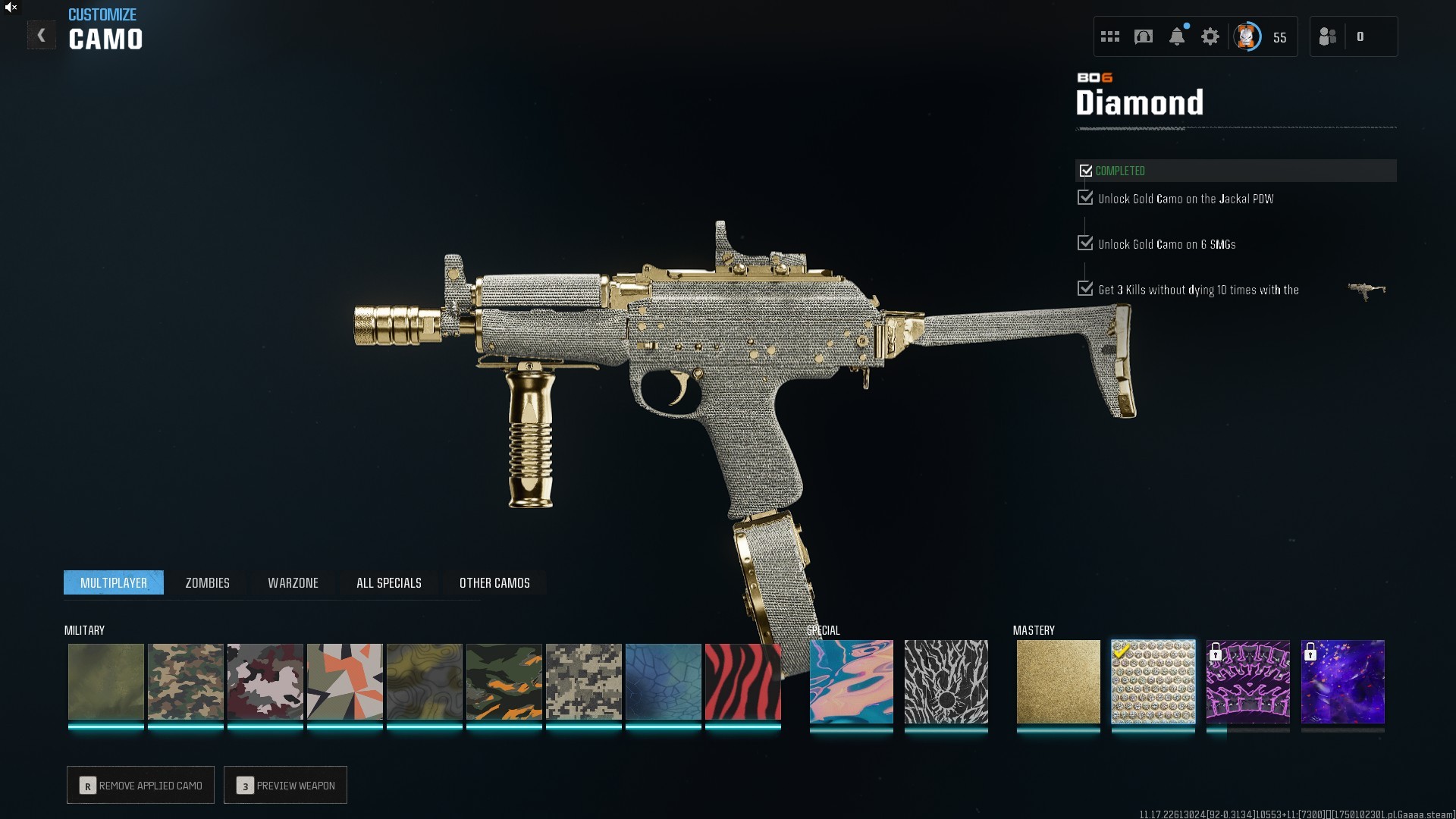The image size is (1456, 819).
Task: Pick the pink and teal liquid camo
Action: [x=851, y=682]
